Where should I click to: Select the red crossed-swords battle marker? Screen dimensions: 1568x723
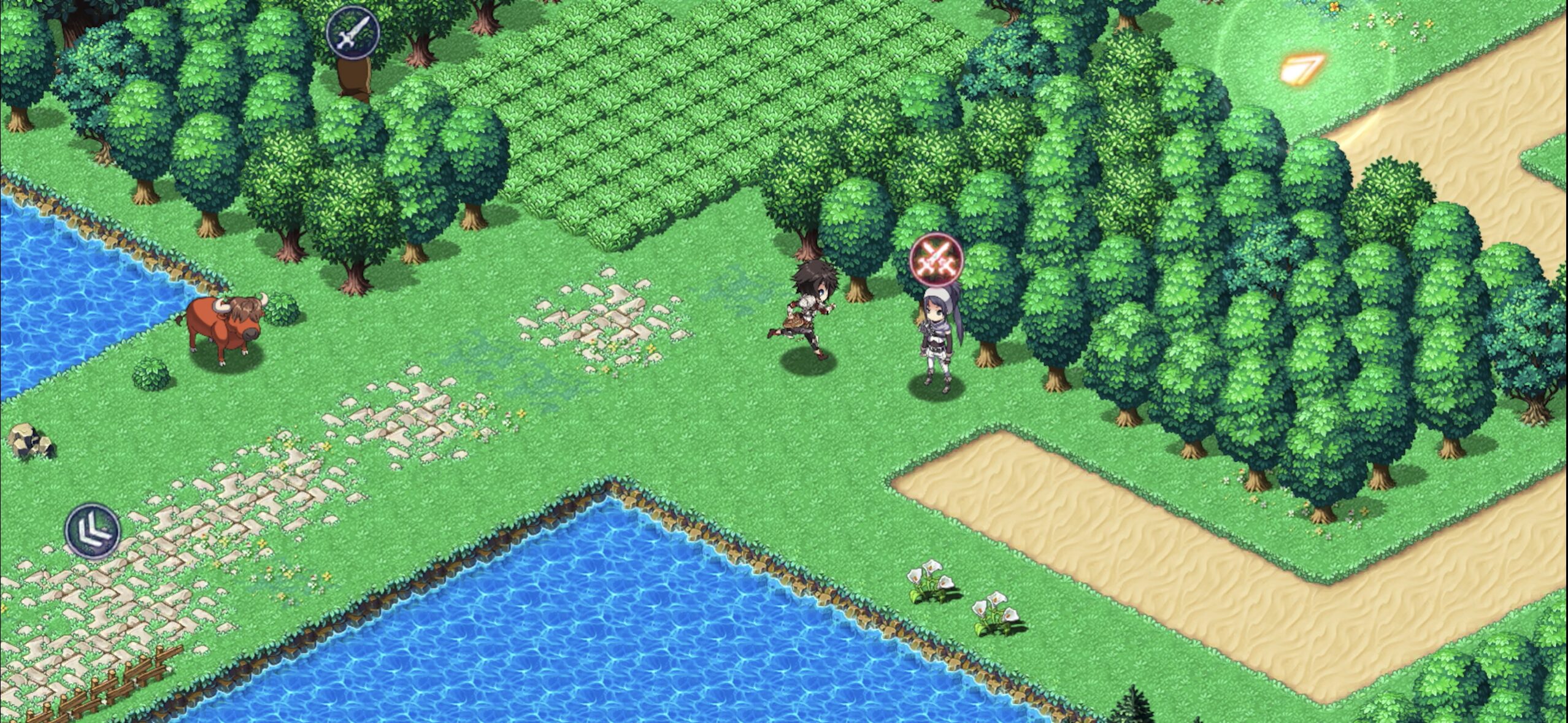(x=936, y=260)
